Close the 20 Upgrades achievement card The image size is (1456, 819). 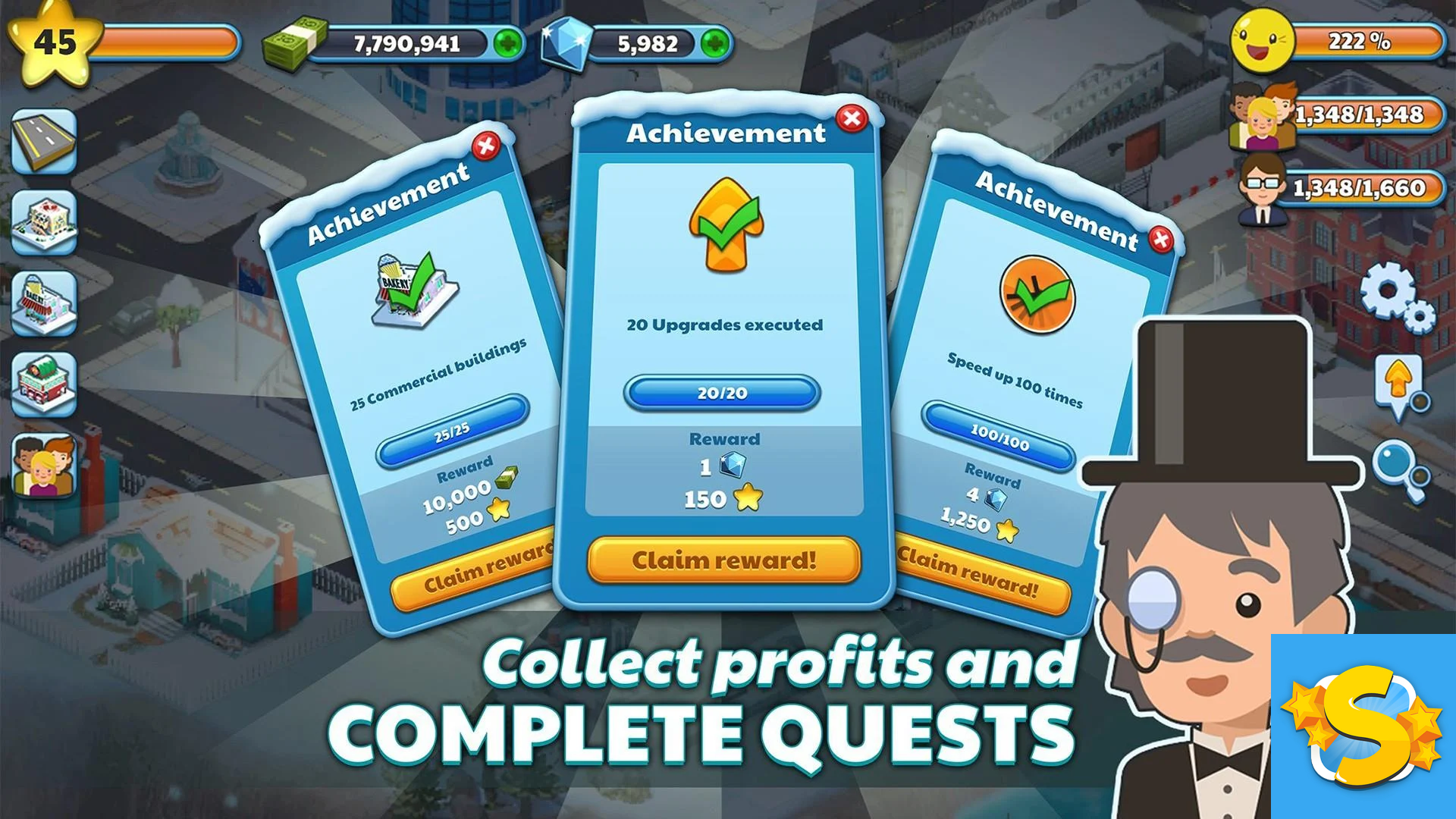pyautogui.click(x=852, y=118)
